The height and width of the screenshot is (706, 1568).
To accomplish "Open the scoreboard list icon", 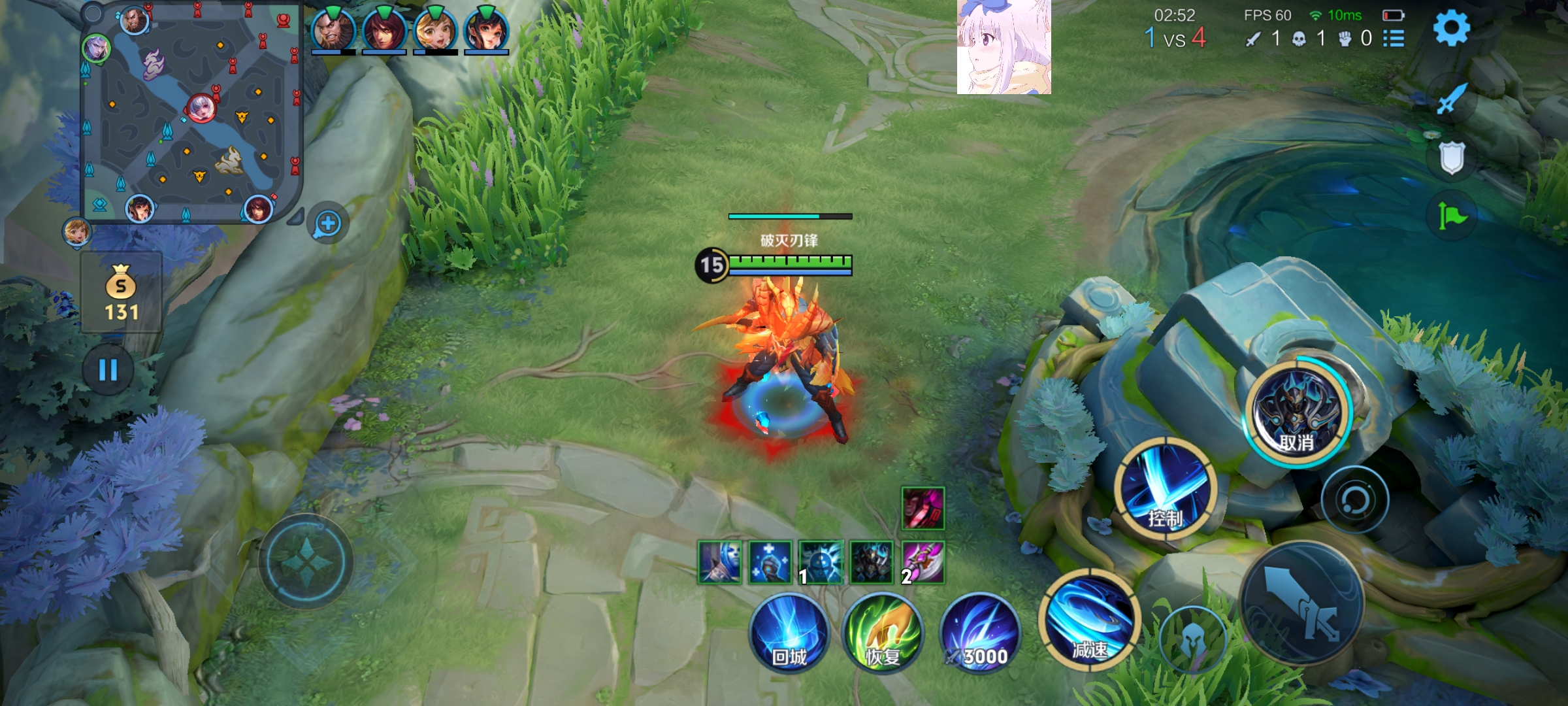I will pyautogui.click(x=1394, y=39).
